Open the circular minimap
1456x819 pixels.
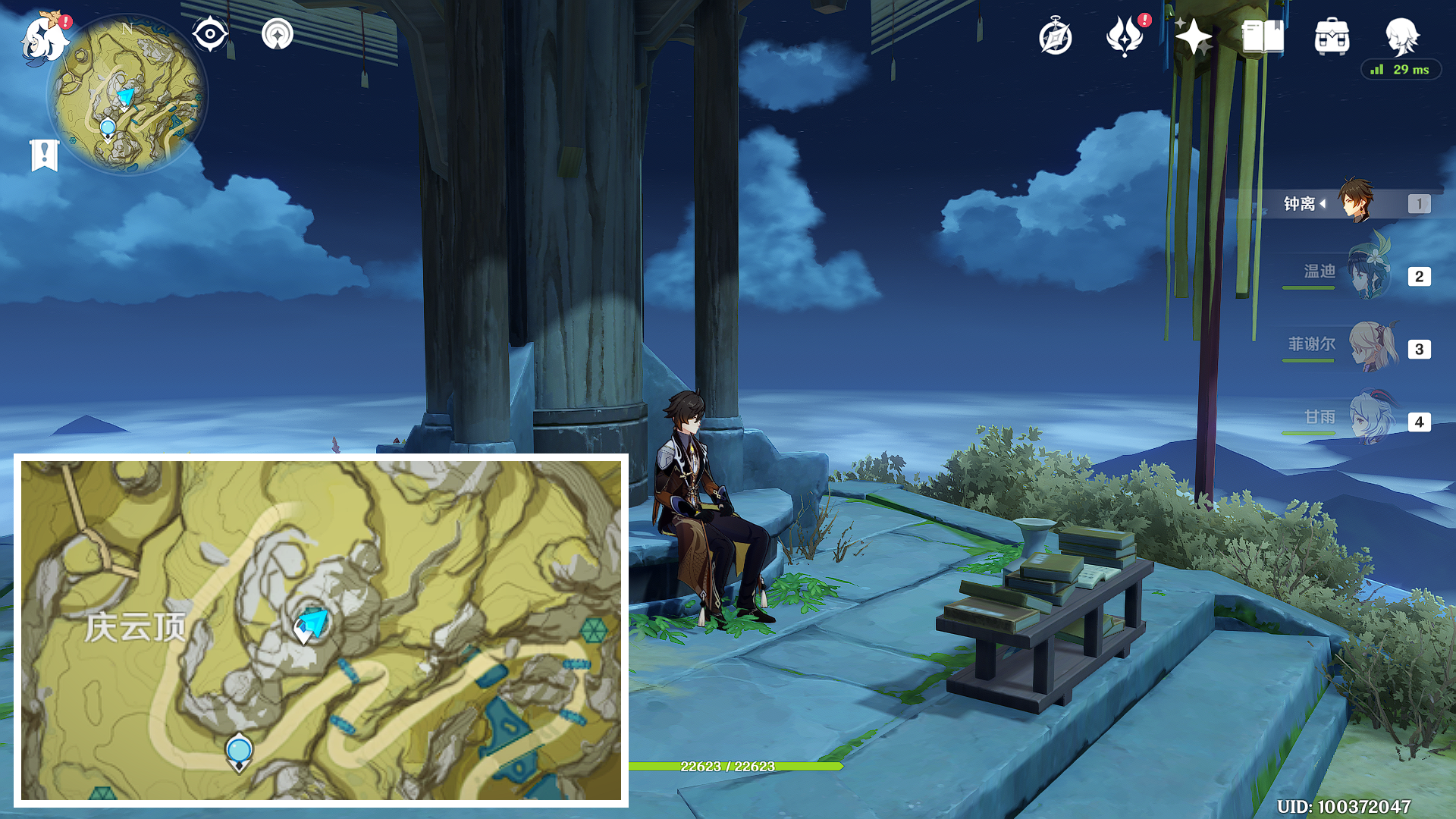click(x=127, y=95)
